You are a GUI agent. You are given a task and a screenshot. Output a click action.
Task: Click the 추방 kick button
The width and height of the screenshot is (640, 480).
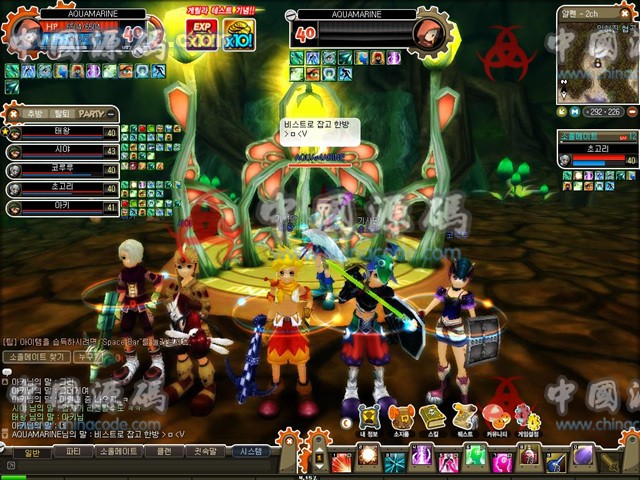click(35, 114)
